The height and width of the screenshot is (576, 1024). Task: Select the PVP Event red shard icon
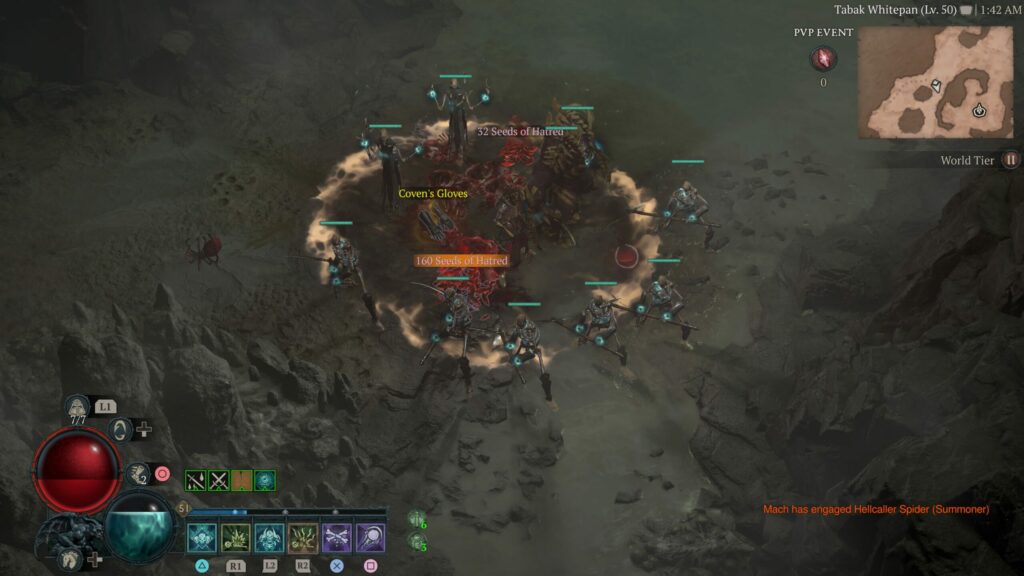point(823,59)
